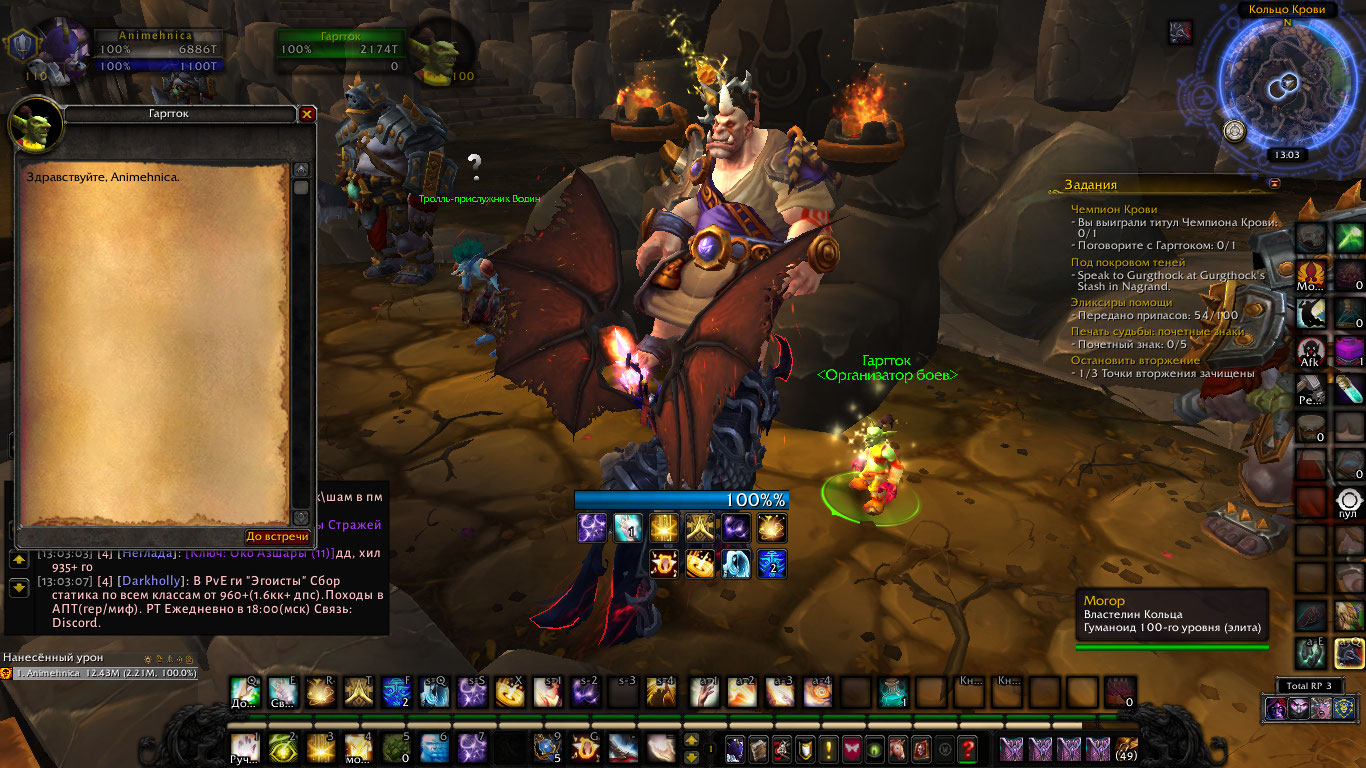Open the spellbook micro menu button
This screenshot has height=768, width=1366.
pos(758,747)
